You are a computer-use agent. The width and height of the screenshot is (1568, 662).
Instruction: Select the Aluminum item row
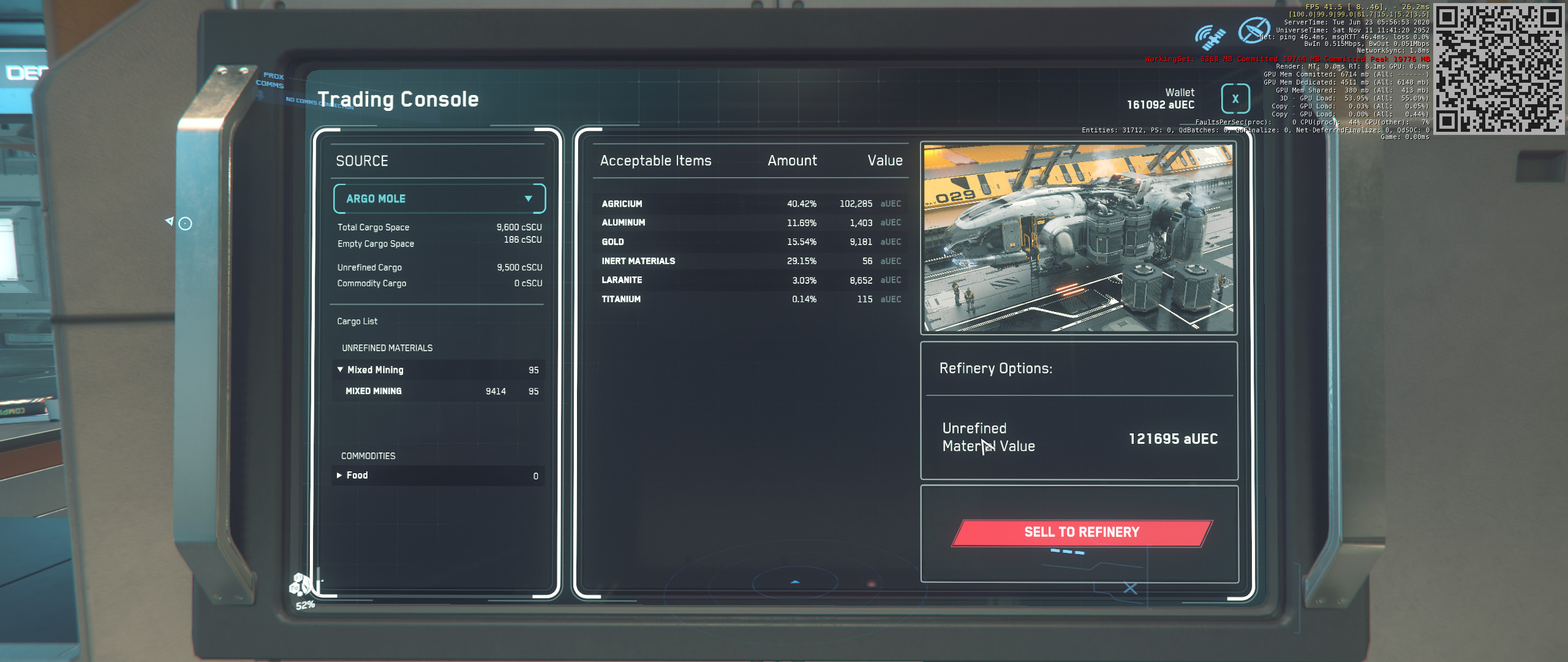(750, 223)
